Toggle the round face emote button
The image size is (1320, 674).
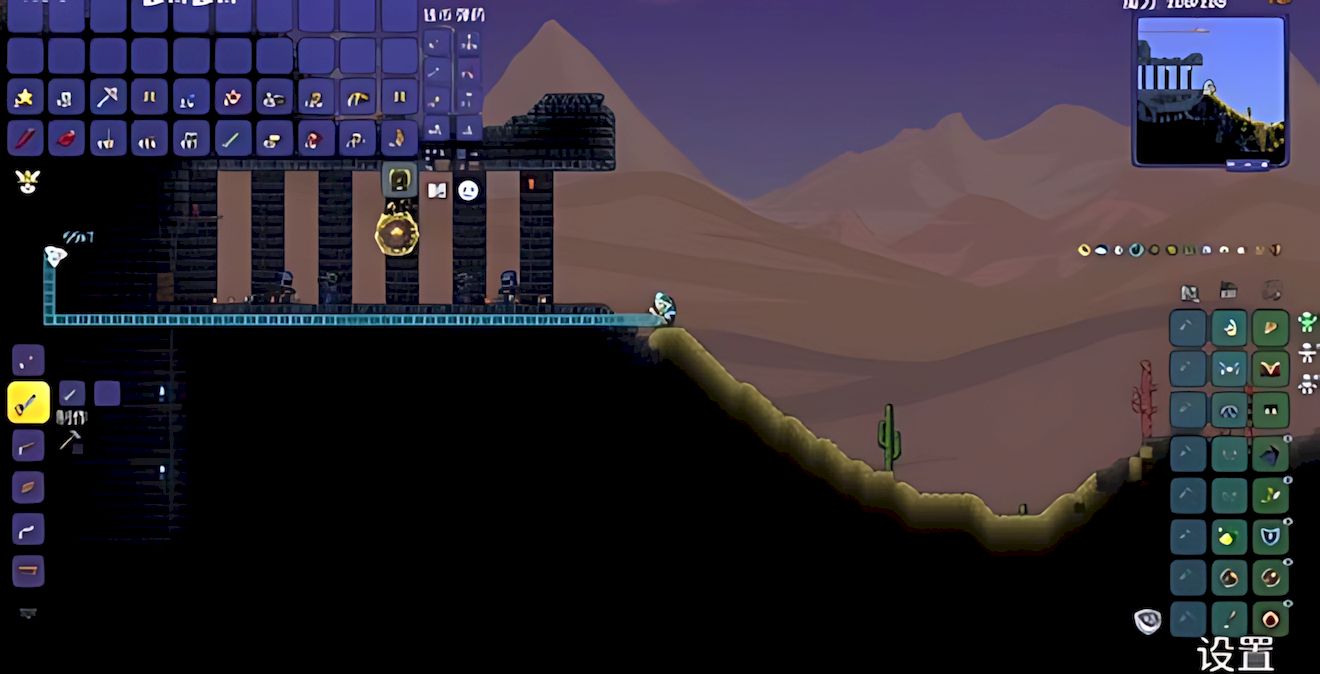(468, 190)
